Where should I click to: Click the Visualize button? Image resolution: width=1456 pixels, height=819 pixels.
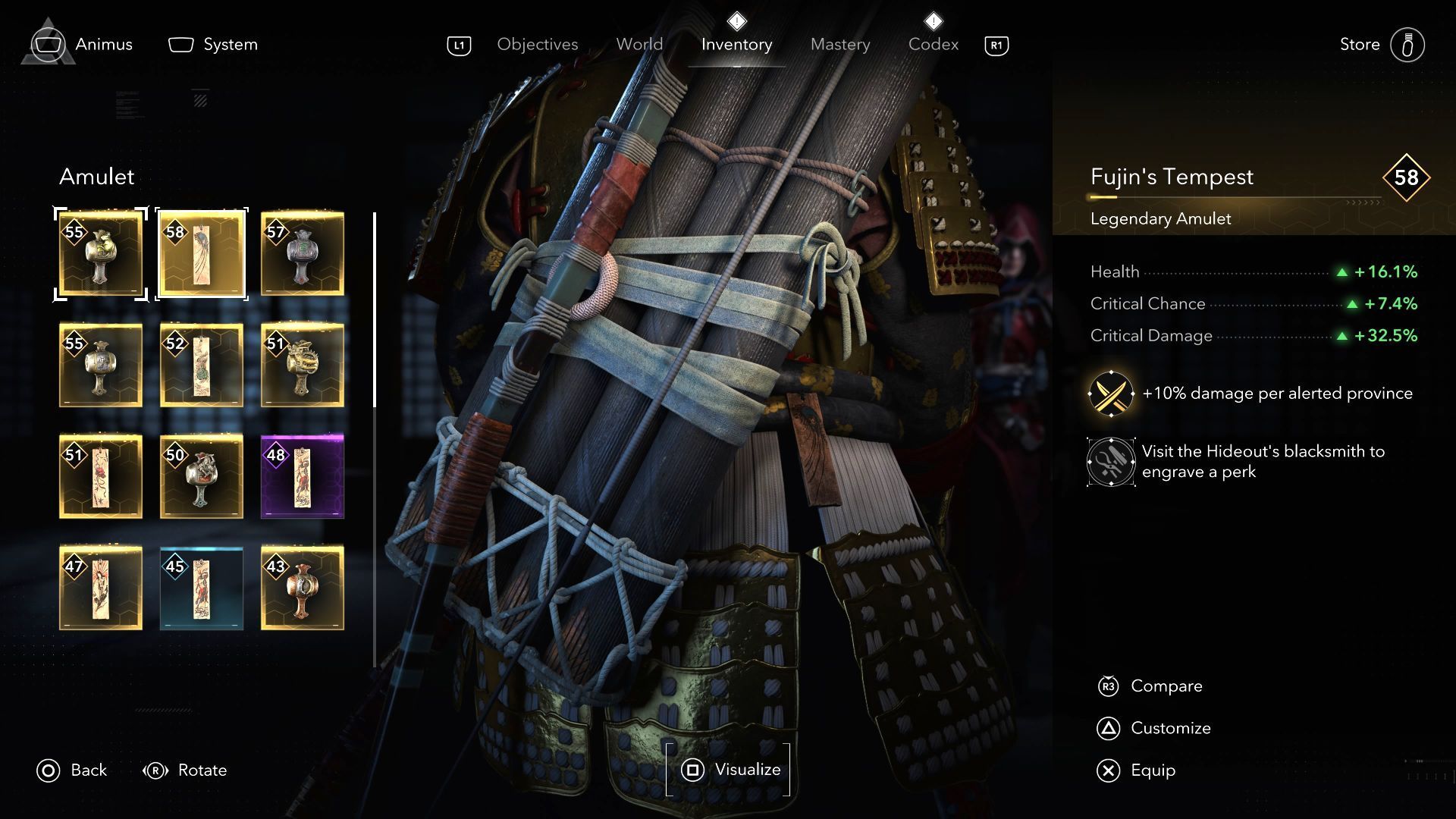729,770
